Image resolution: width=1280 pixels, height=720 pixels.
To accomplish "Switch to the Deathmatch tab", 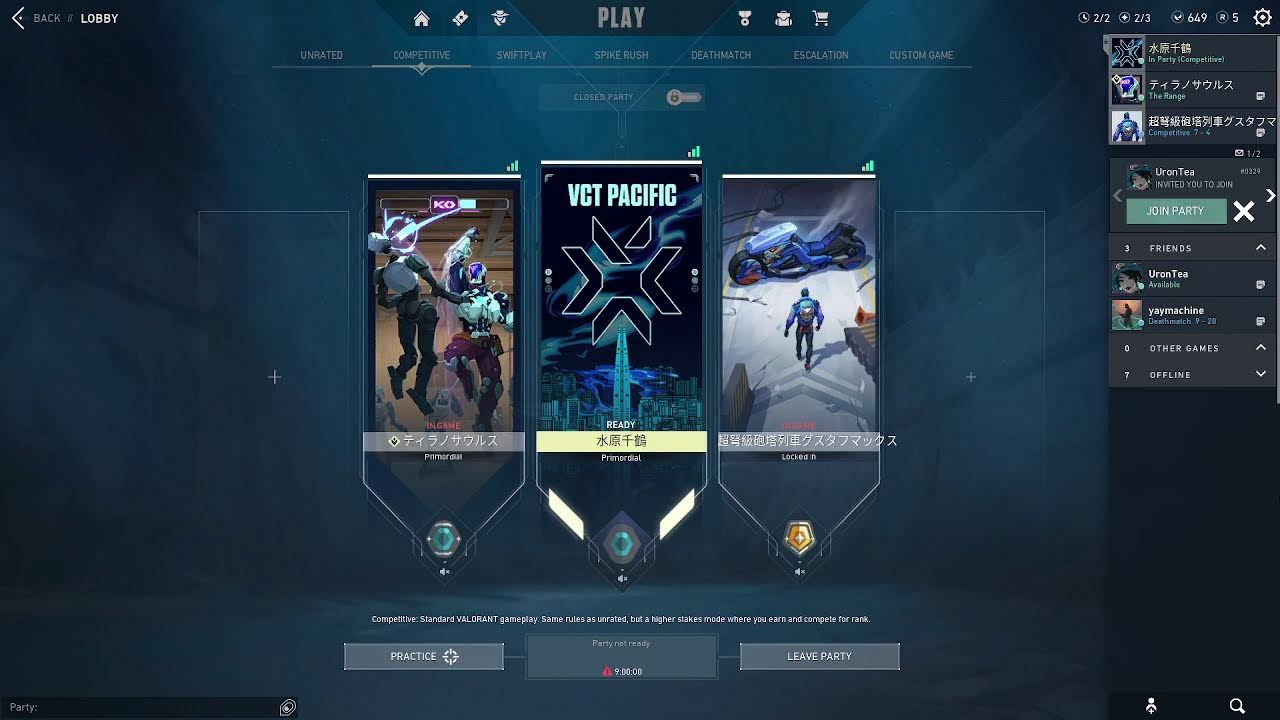I will [x=721, y=55].
